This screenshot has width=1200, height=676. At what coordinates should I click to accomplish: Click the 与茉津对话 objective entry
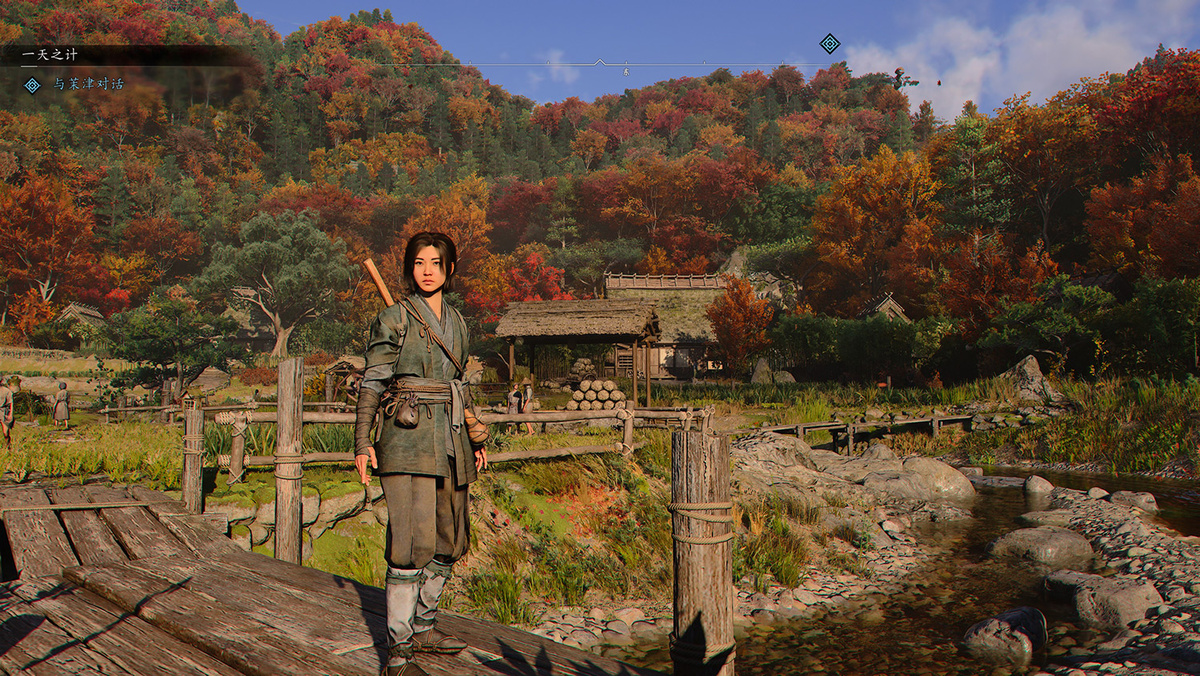pos(88,85)
